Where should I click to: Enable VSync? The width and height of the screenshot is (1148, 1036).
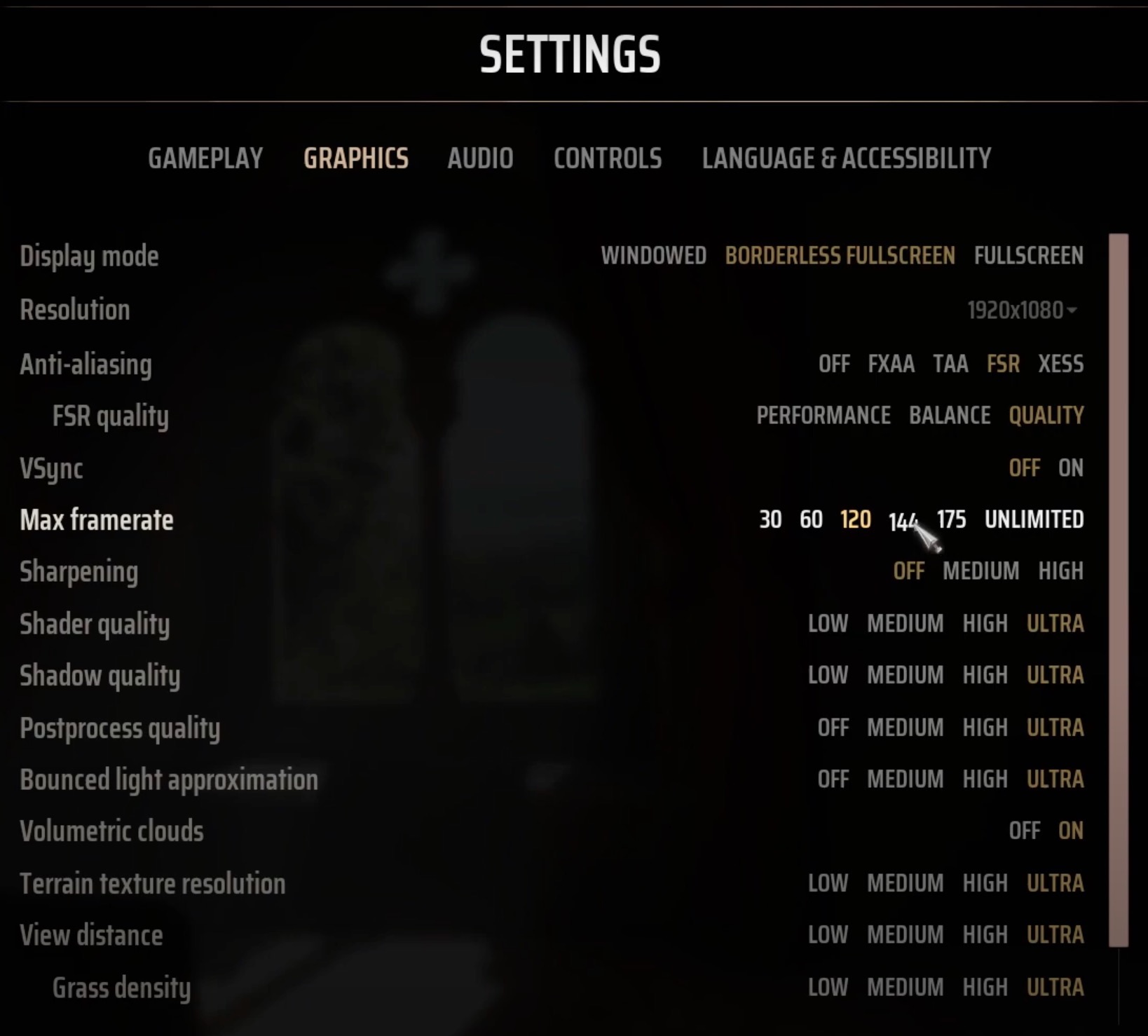[1070, 468]
